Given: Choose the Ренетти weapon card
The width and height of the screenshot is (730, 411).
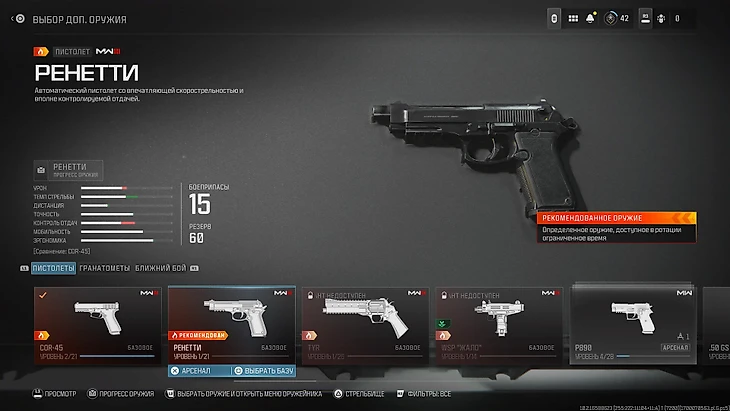Looking at the screenshot, I should [231, 323].
